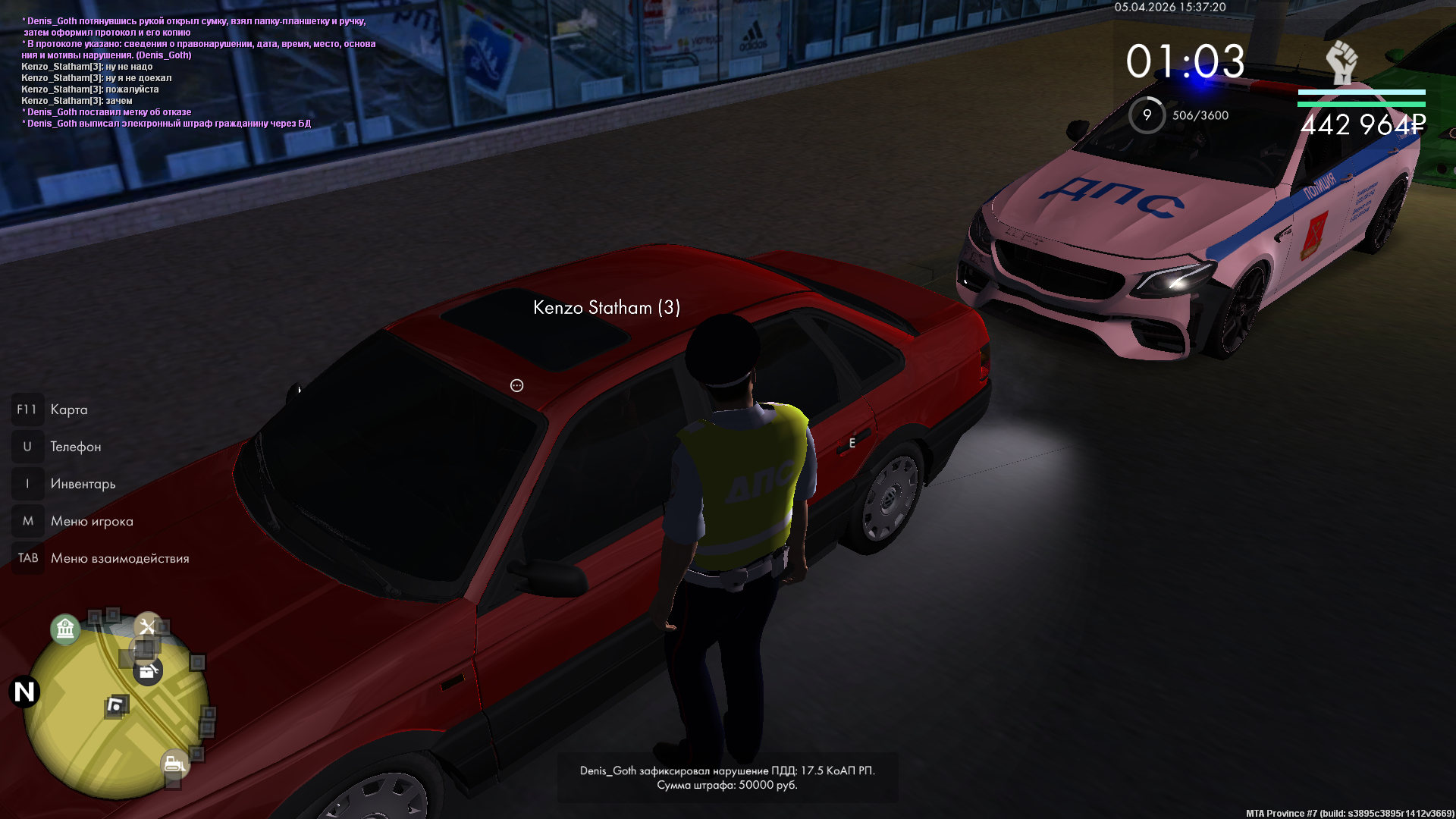Click the bank marker on the minimap

(65, 629)
